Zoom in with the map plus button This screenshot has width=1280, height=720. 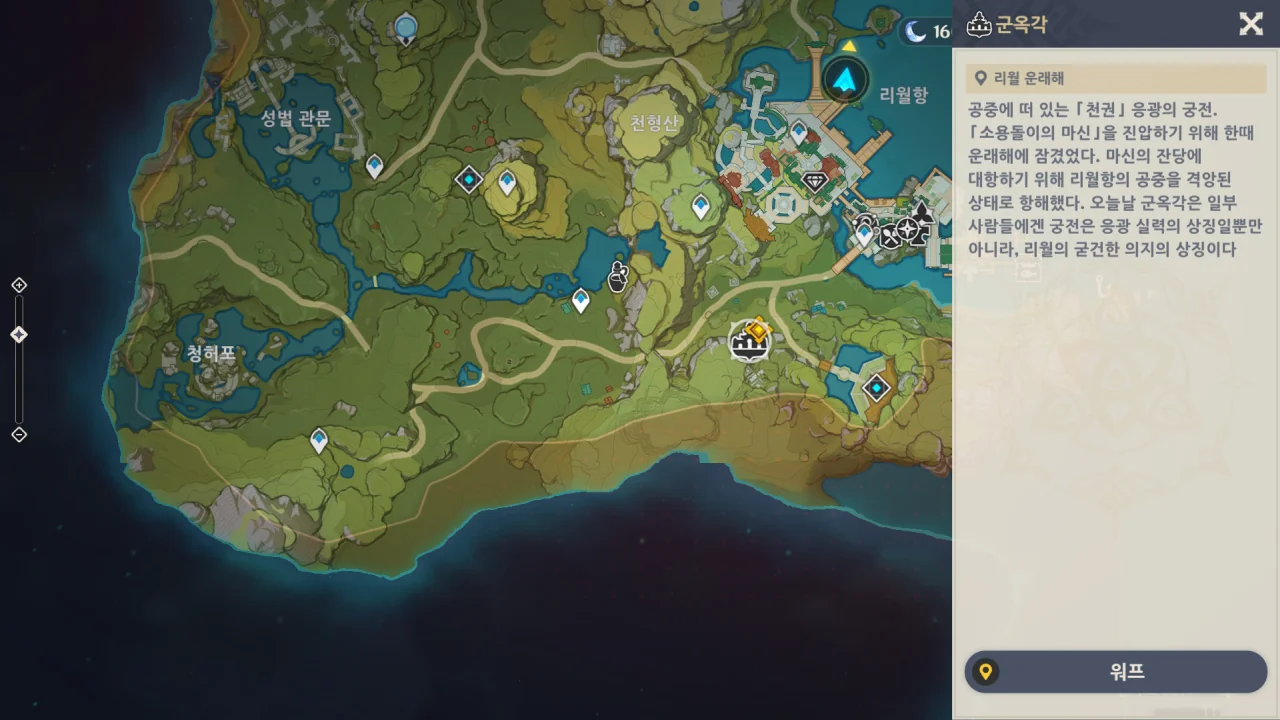coord(19,286)
